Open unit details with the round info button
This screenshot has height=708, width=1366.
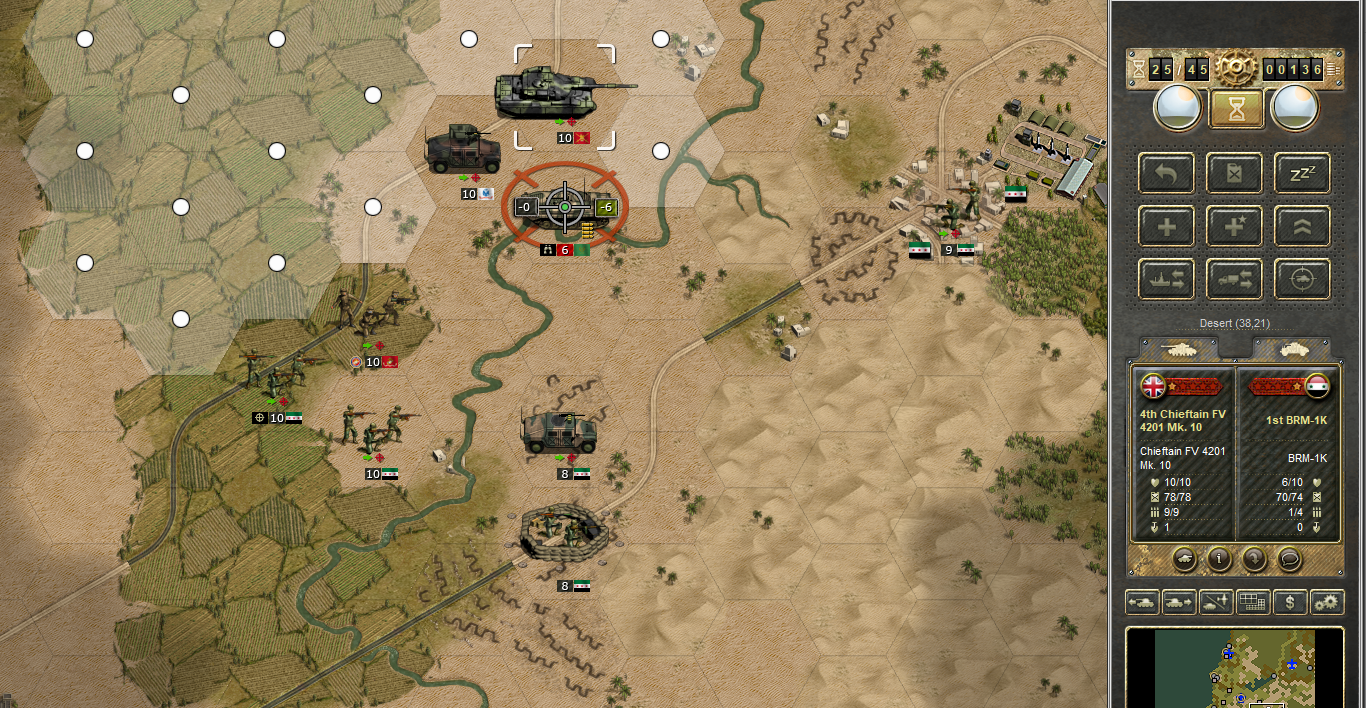pos(1218,559)
